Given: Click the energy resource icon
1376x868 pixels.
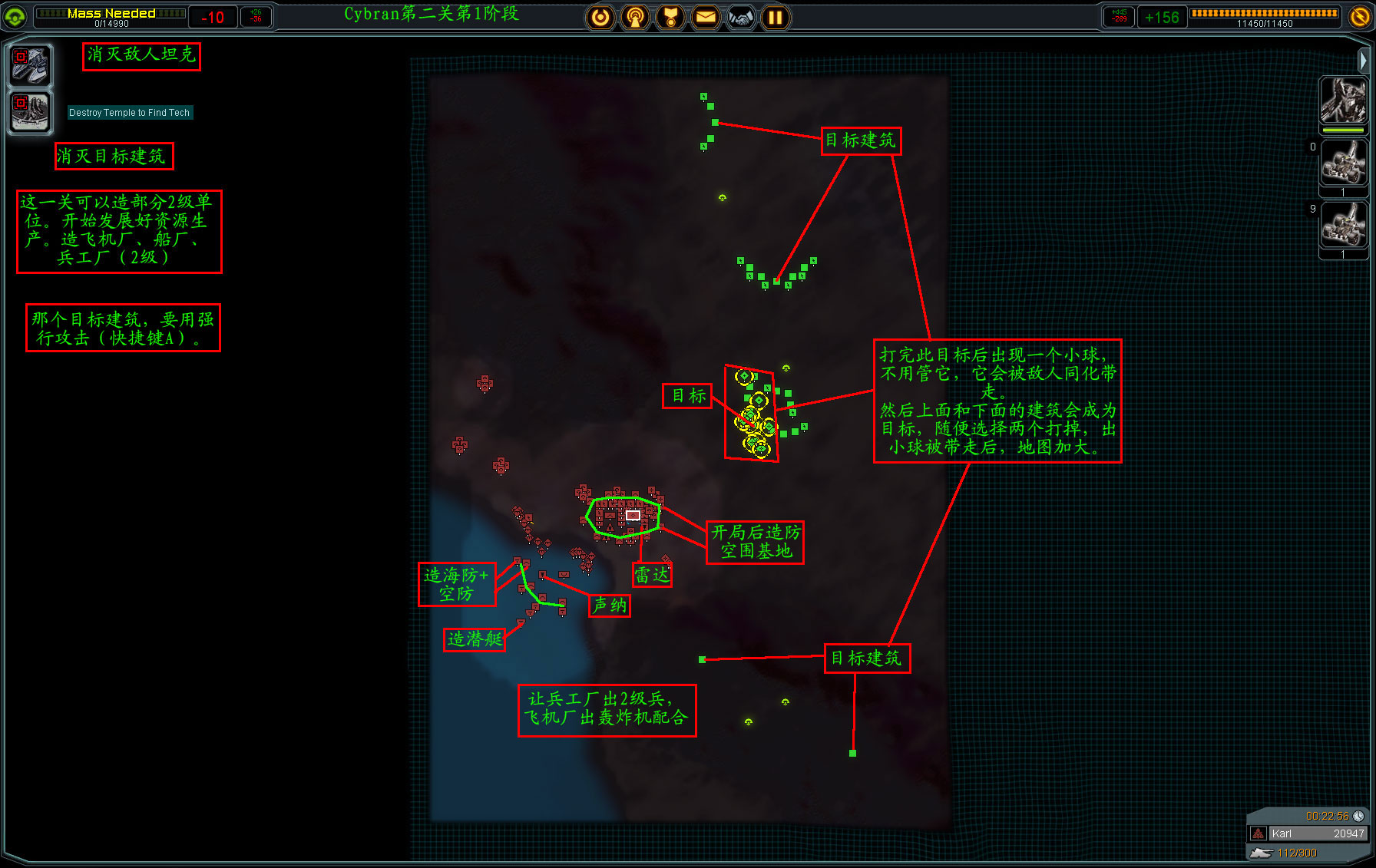Looking at the screenshot, I should [x=1360, y=17].
